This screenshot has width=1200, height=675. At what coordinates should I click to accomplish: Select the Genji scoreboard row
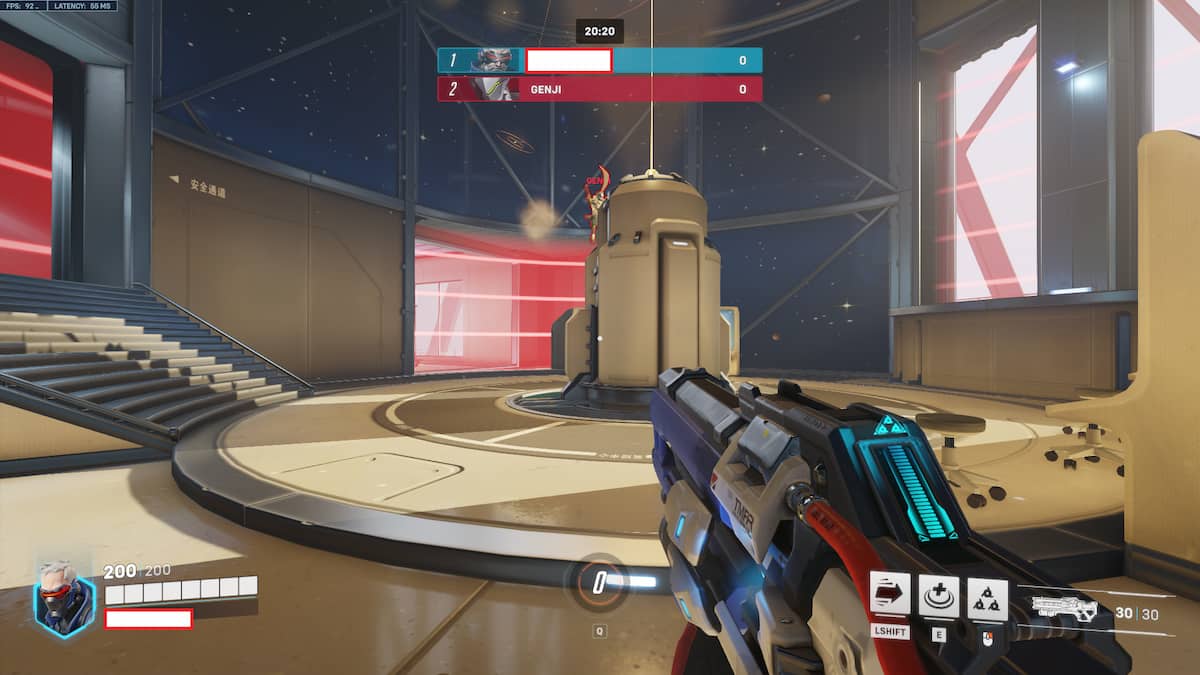[x=599, y=89]
